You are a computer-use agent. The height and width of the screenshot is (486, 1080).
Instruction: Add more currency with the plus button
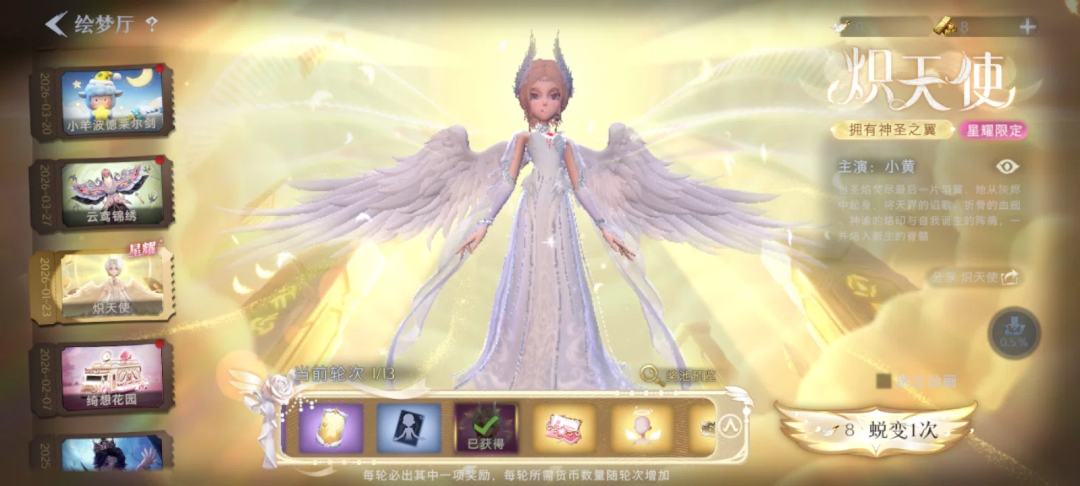click(1027, 27)
